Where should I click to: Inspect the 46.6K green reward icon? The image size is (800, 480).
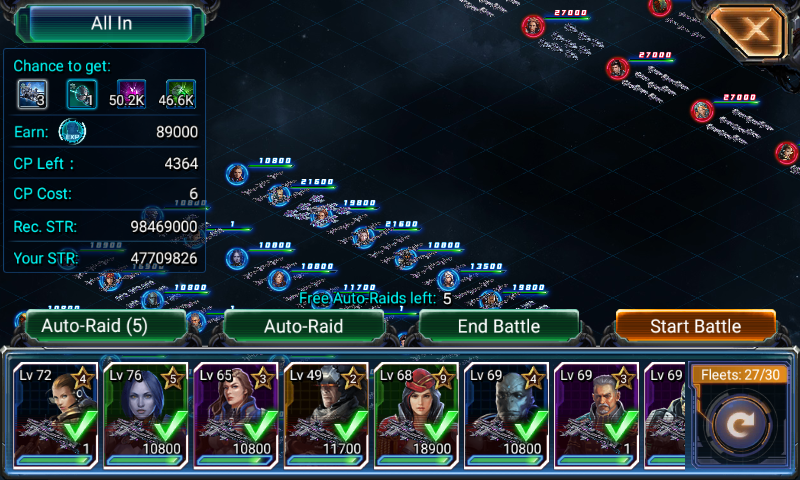pos(180,94)
